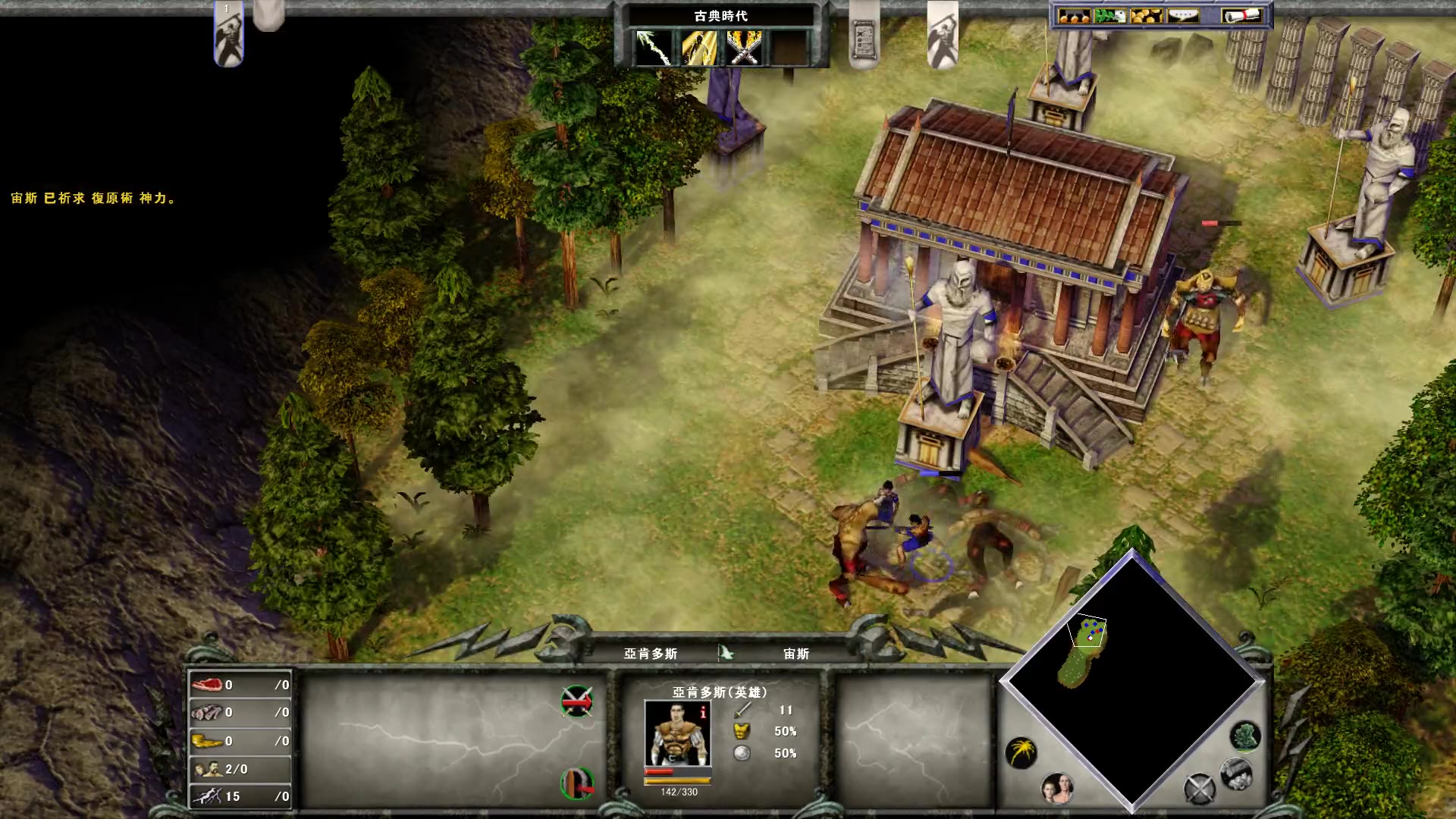Click the garrison doorway command
This screenshot has width=1456, height=819.
pyautogui.click(x=577, y=783)
